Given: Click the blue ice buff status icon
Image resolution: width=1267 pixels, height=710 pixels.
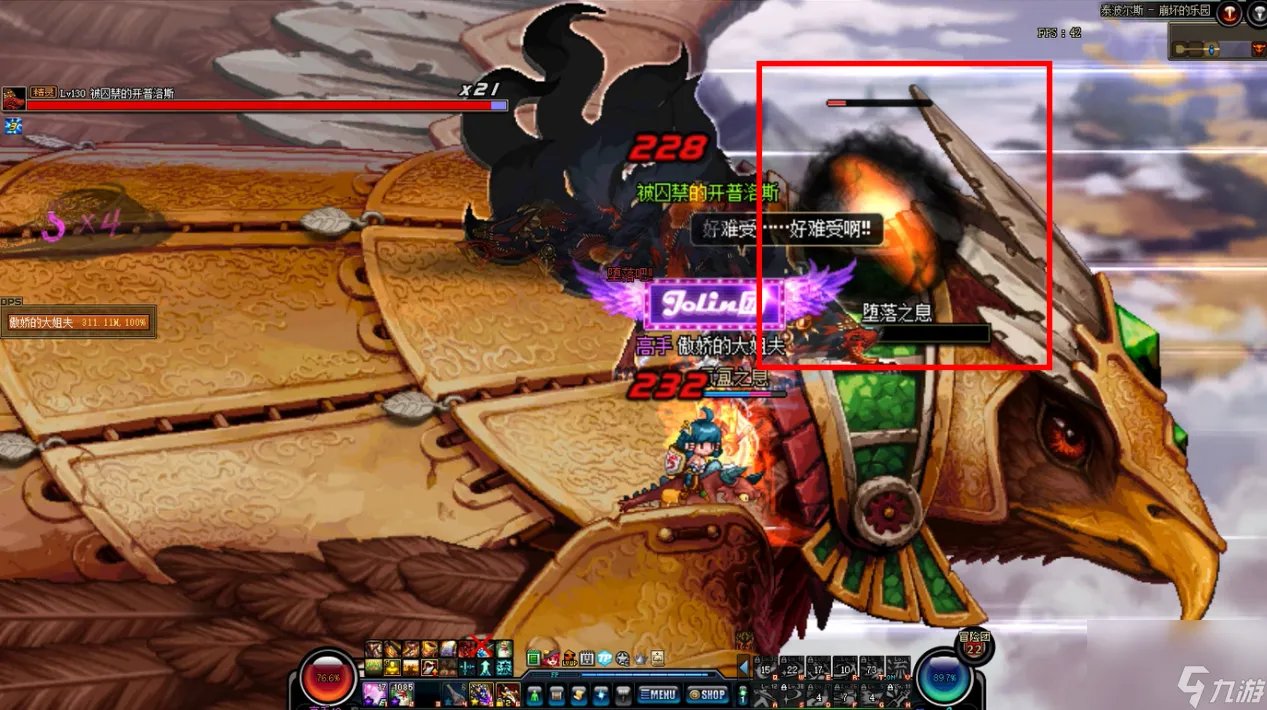Looking at the screenshot, I should click(x=13, y=126).
